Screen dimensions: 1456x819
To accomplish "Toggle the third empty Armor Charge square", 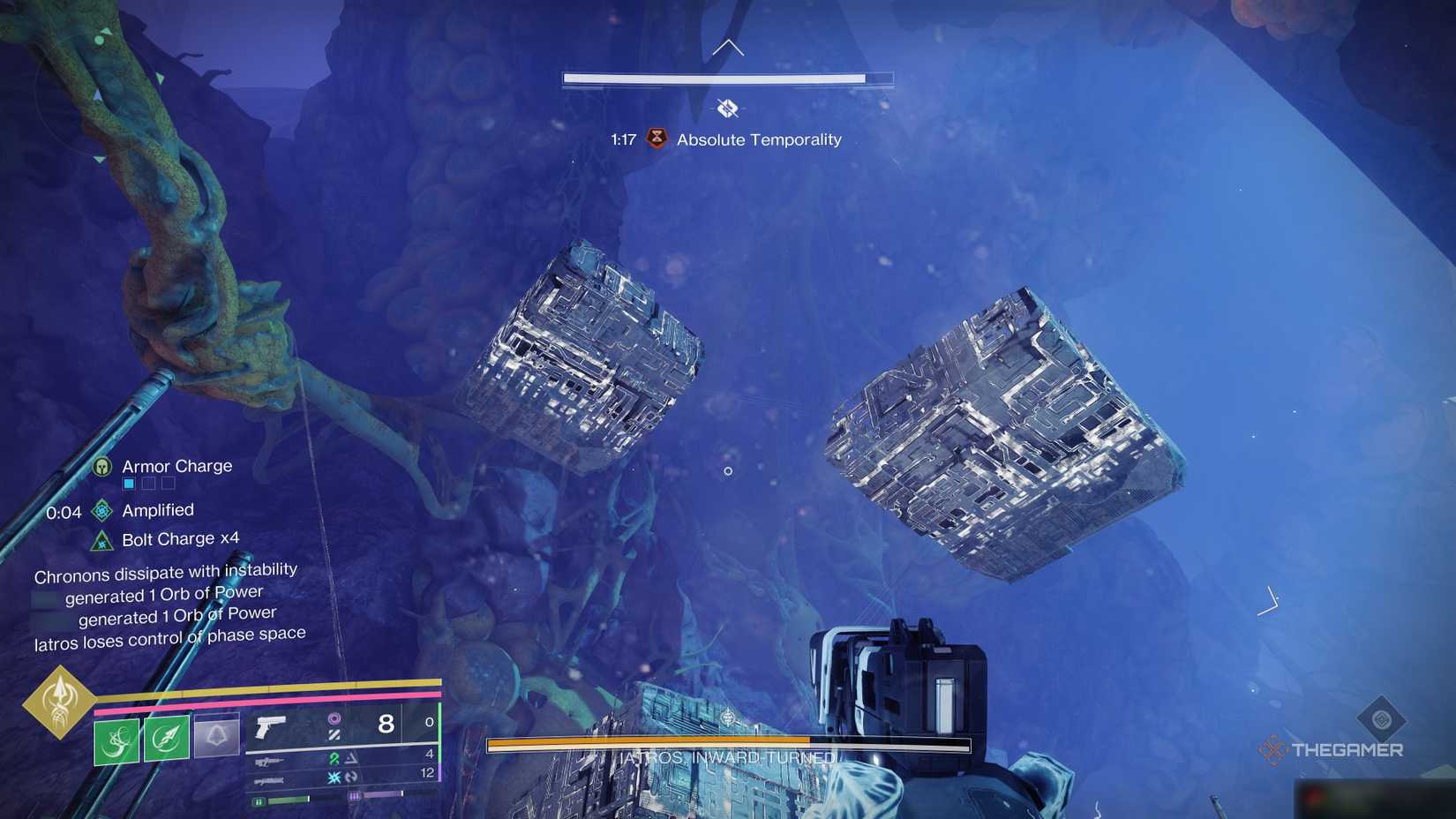I will (x=167, y=484).
